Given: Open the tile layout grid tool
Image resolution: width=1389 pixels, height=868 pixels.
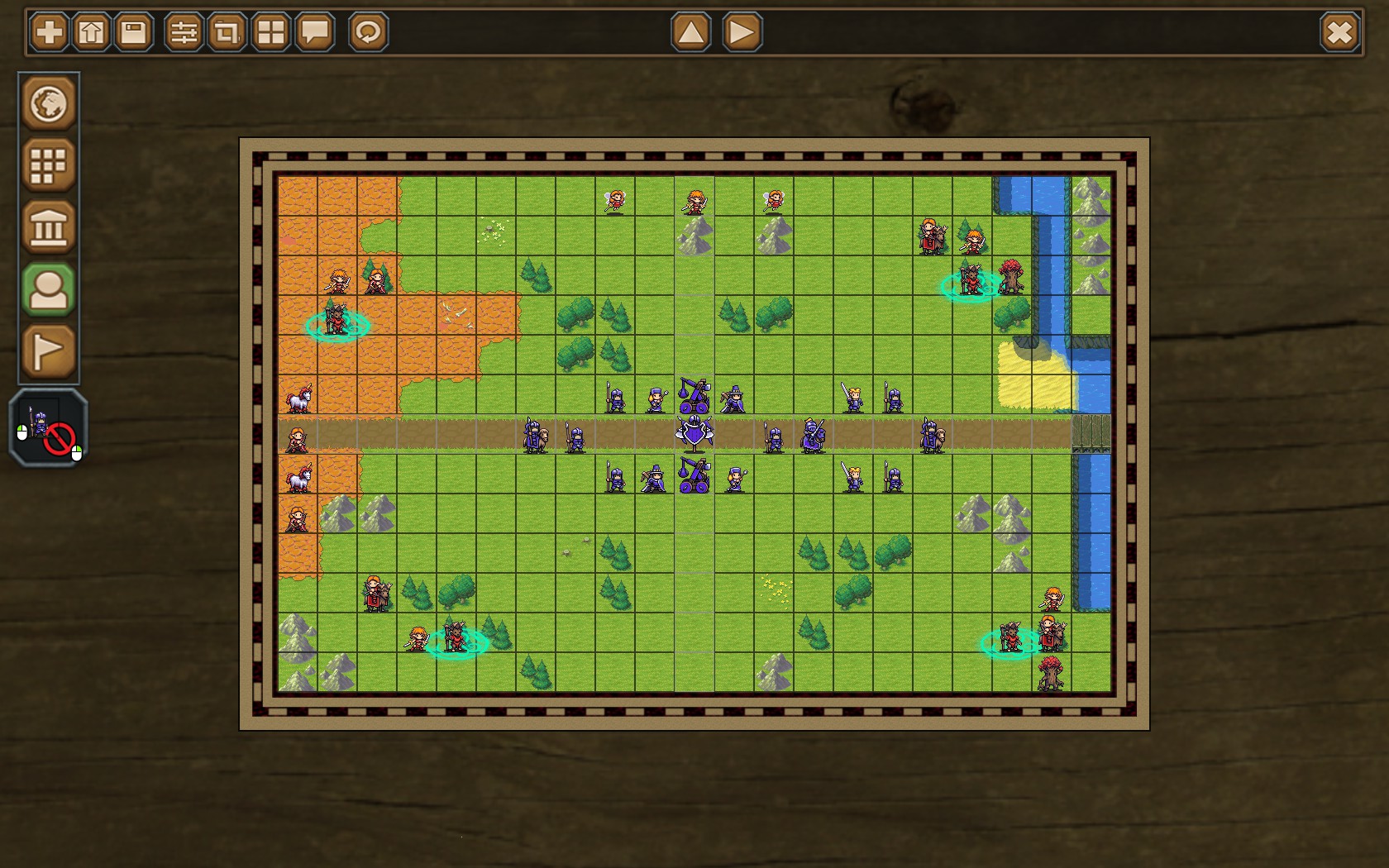Looking at the screenshot, I should 269,31.
